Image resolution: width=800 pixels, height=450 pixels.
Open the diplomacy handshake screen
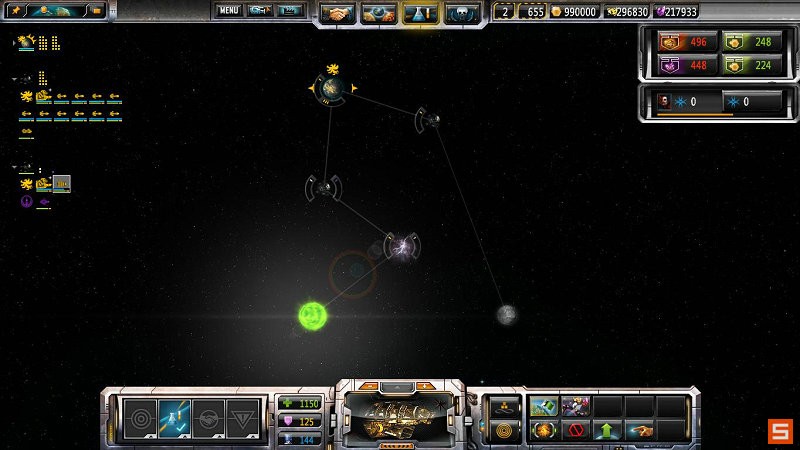pos(340,14)
